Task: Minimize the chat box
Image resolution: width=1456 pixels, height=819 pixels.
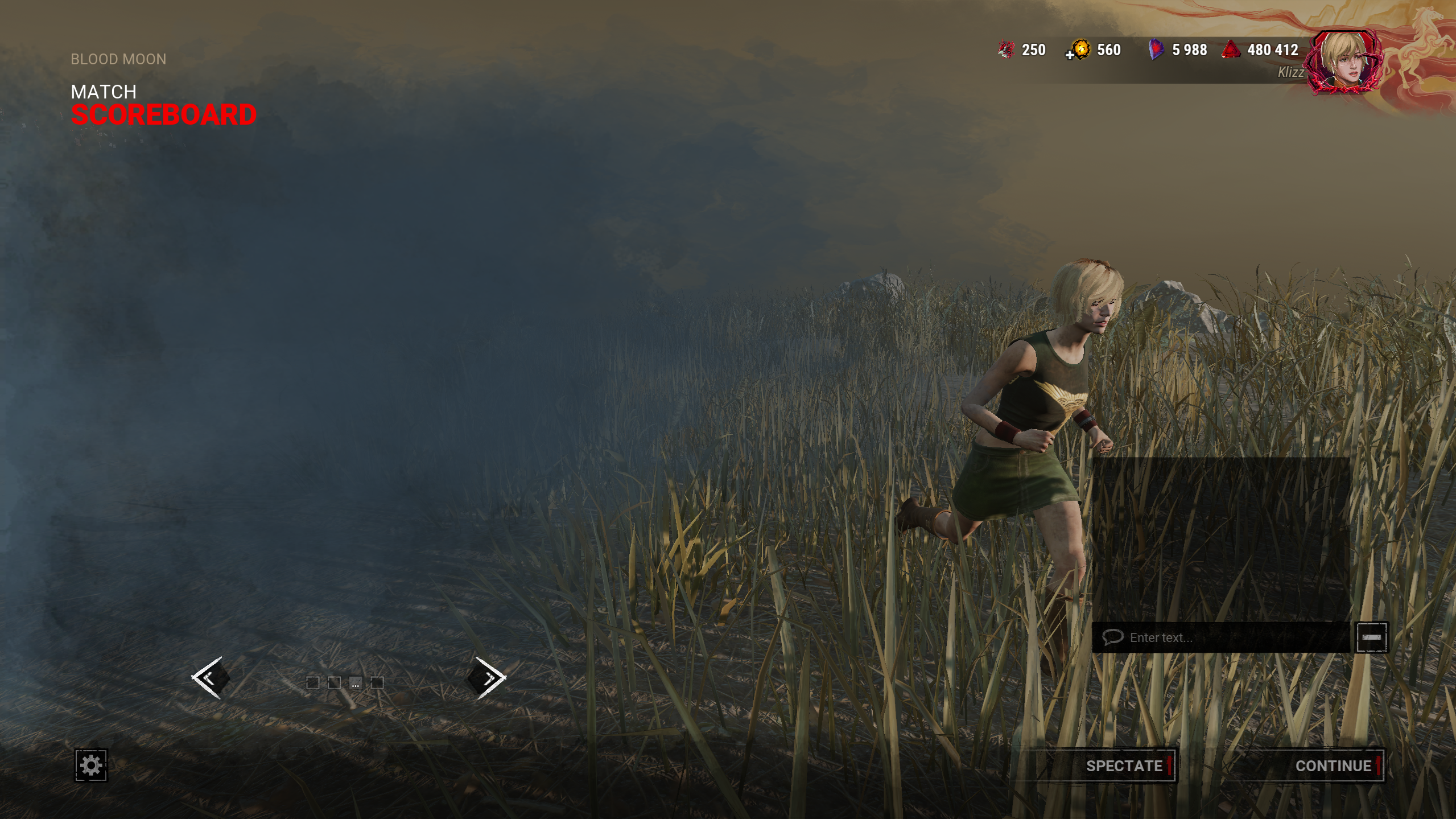Action: 1371,637
